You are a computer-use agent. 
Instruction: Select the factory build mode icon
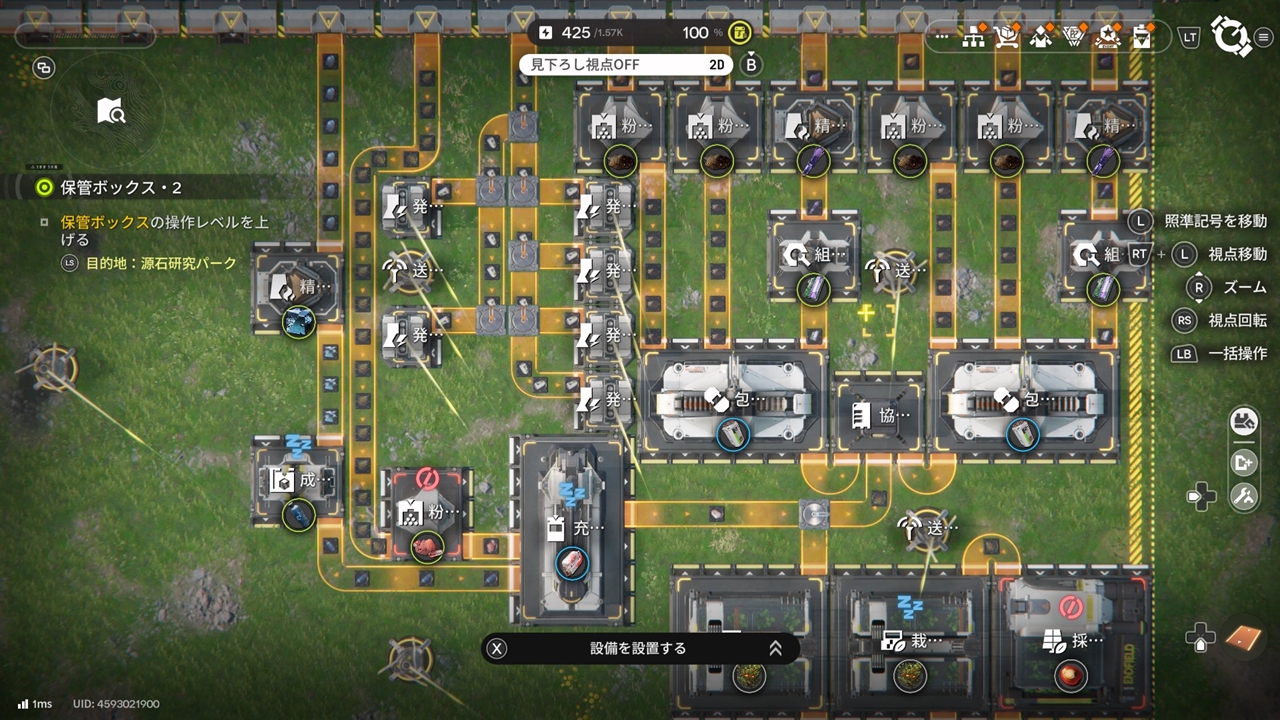(x=1244, y=423)
